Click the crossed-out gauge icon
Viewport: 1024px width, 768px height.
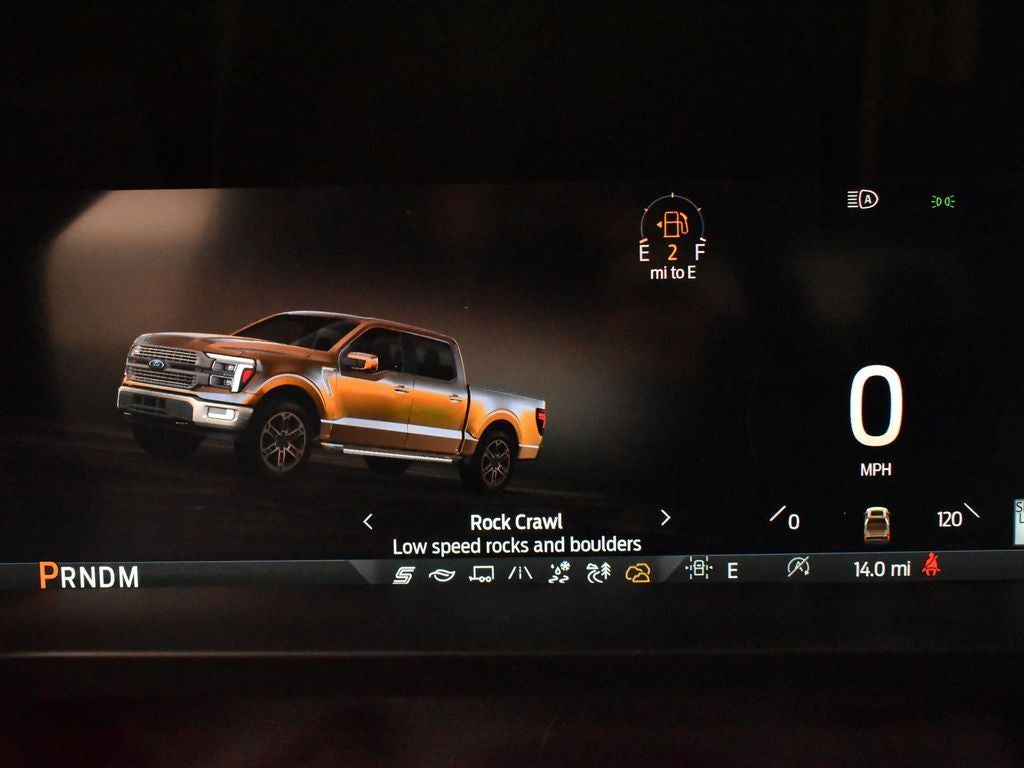[797, 568]
